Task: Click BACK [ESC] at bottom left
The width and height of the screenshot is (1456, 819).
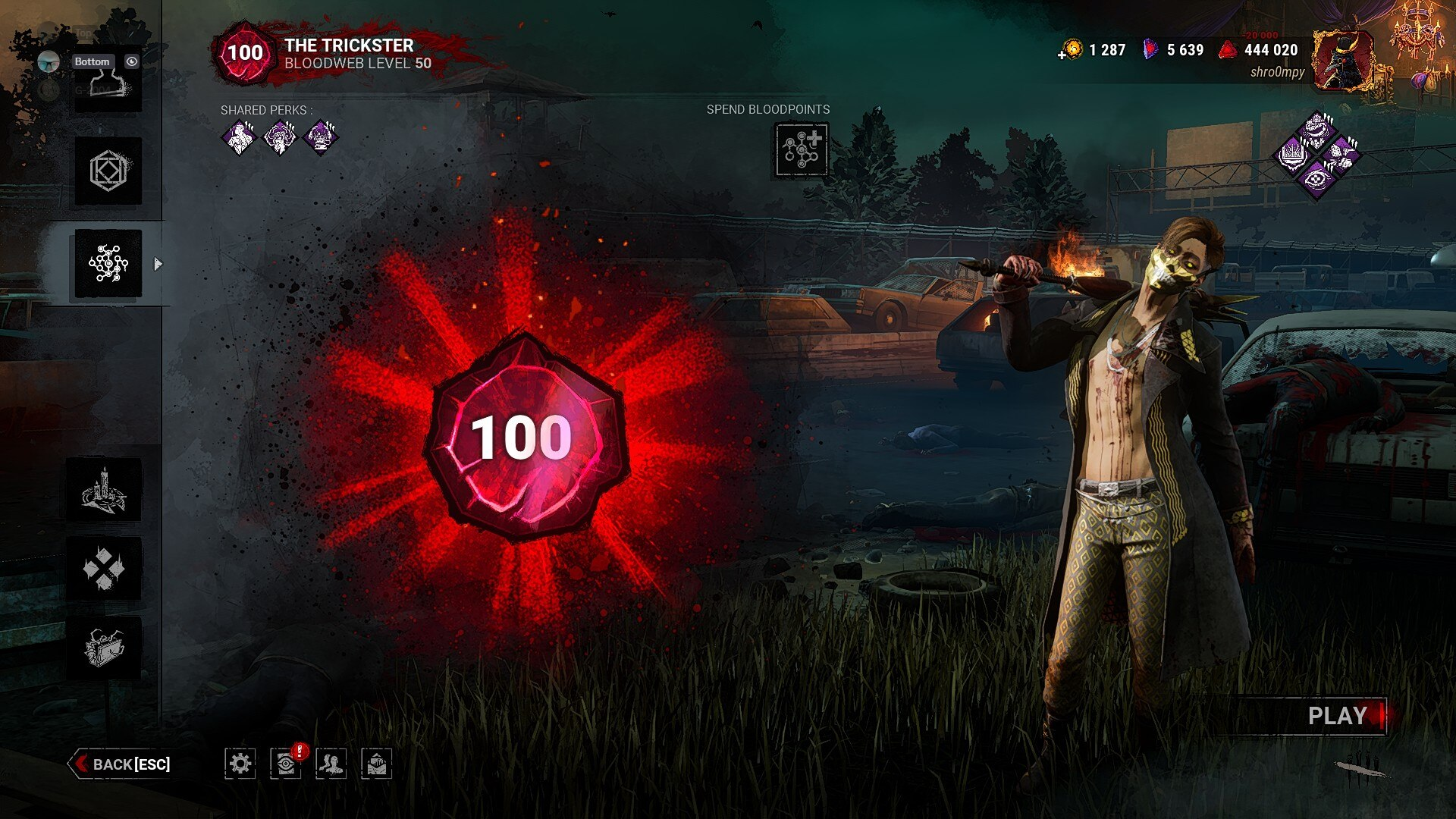Action: pyautogui.click(x=125, y=764)
